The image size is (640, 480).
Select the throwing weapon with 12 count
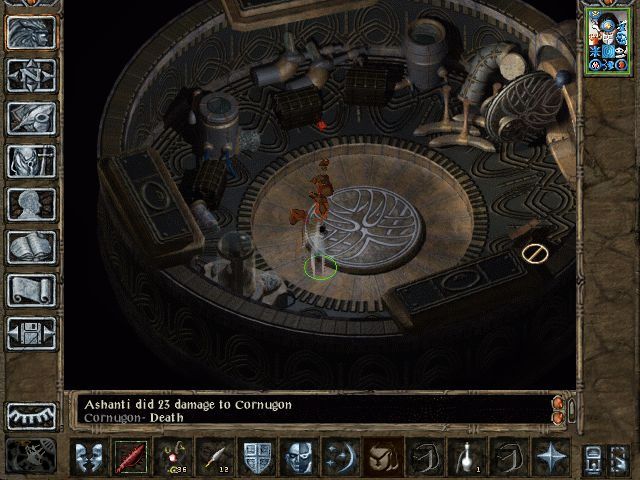pos(214,457)
